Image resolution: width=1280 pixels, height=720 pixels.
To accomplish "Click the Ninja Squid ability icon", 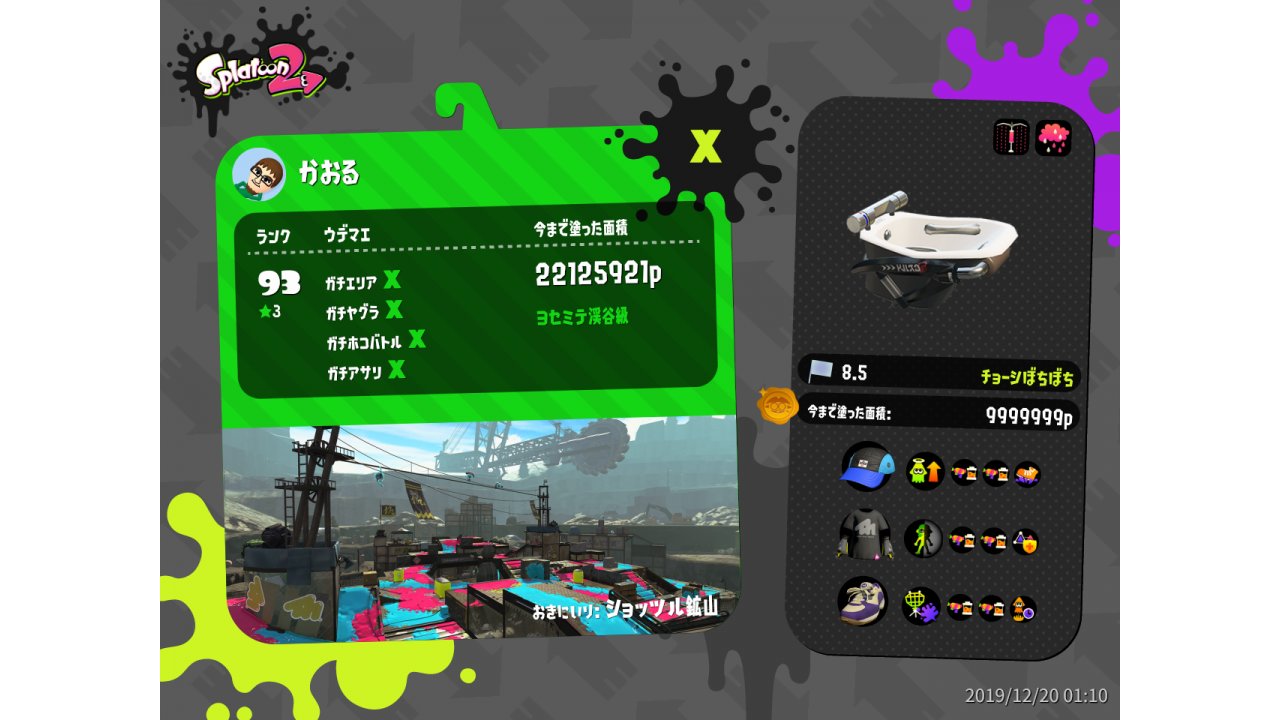I will [x=923, y=539].
